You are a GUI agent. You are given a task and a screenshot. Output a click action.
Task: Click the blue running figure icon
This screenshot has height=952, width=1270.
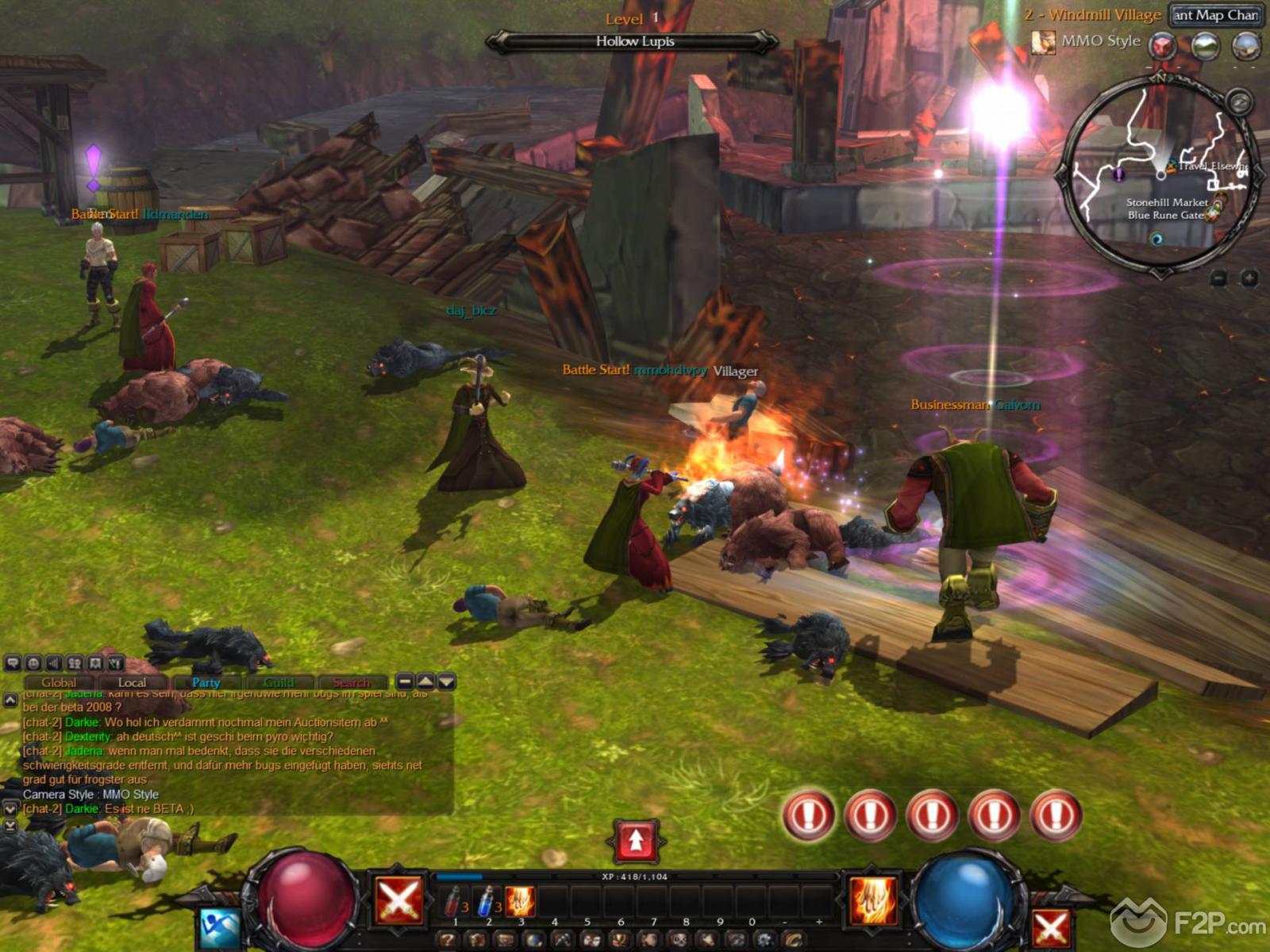[x=219, y=927]
